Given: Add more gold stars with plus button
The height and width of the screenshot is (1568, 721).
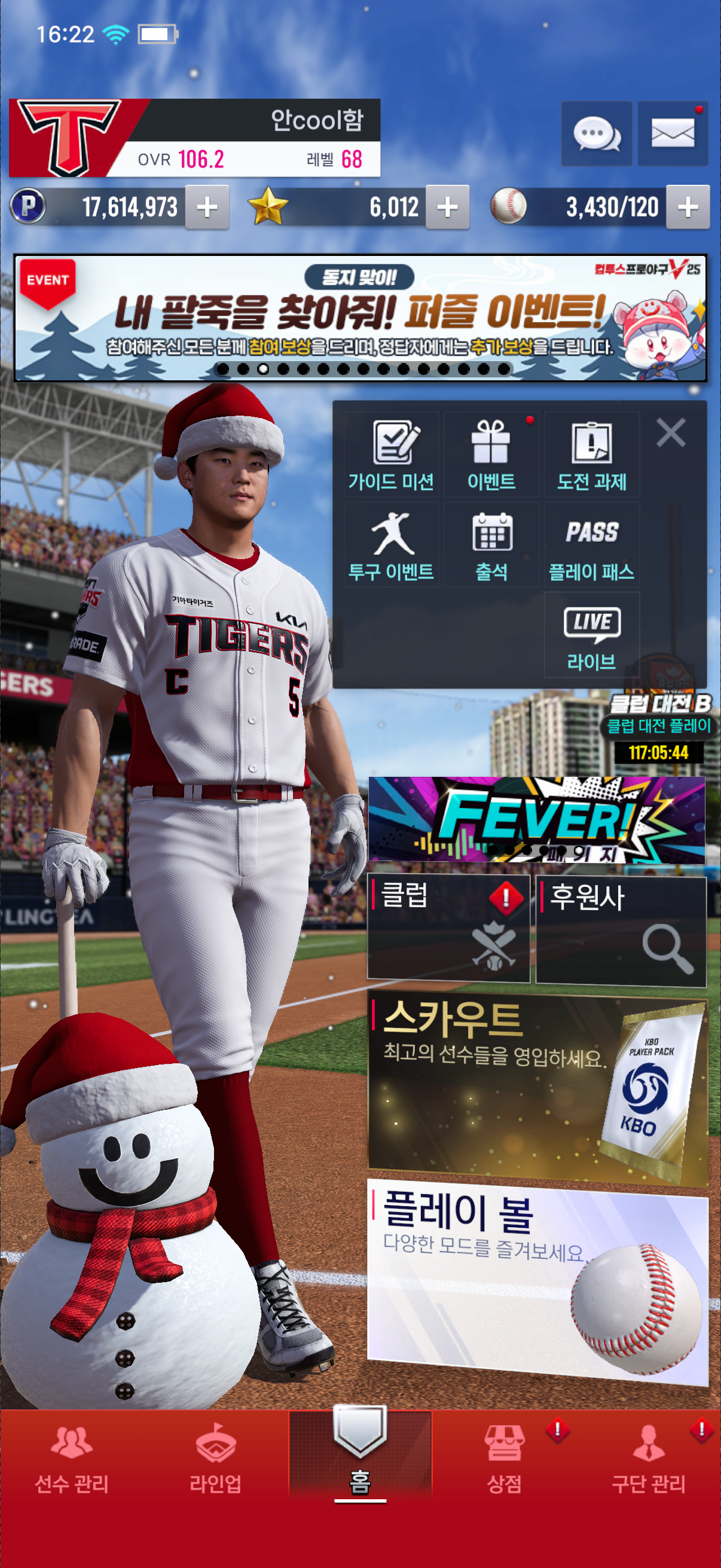Looking at the screenshot, I should (x=447, y=208).
